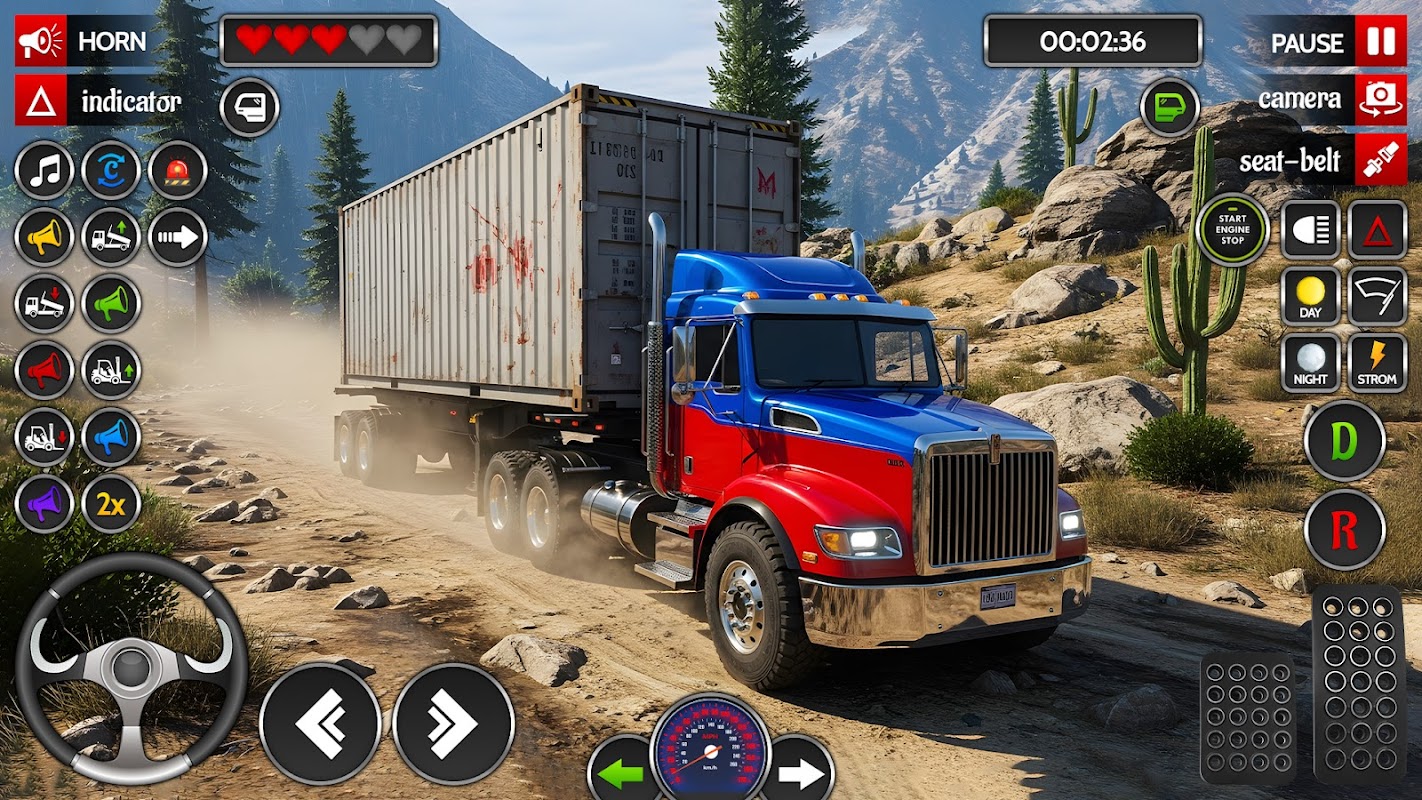Screen dimensions: 1422x800
Task: Switch to DAY mode
Action: coord(1311,297)
